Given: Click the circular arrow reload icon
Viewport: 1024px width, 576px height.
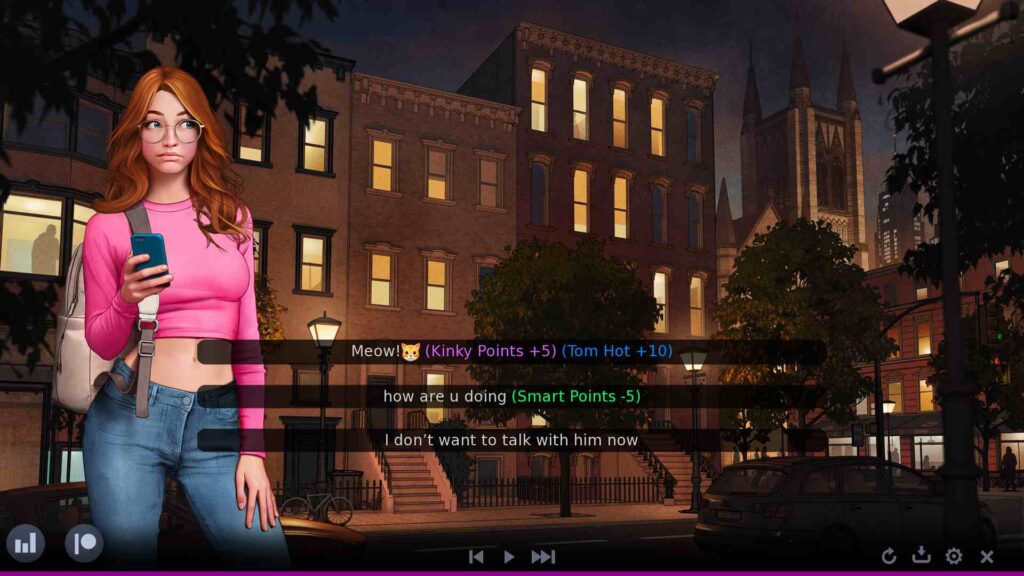Looking at the screenshot, I should pos(889,556).
